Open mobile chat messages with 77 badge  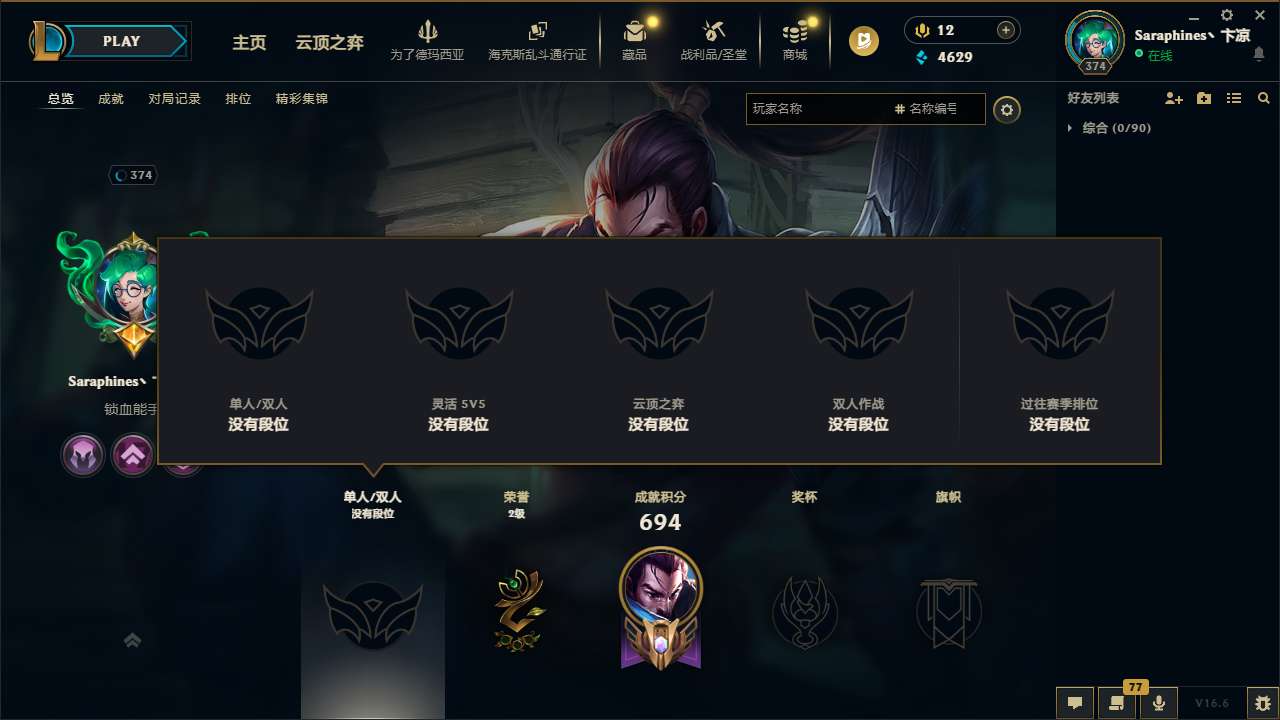(1117, 703)
